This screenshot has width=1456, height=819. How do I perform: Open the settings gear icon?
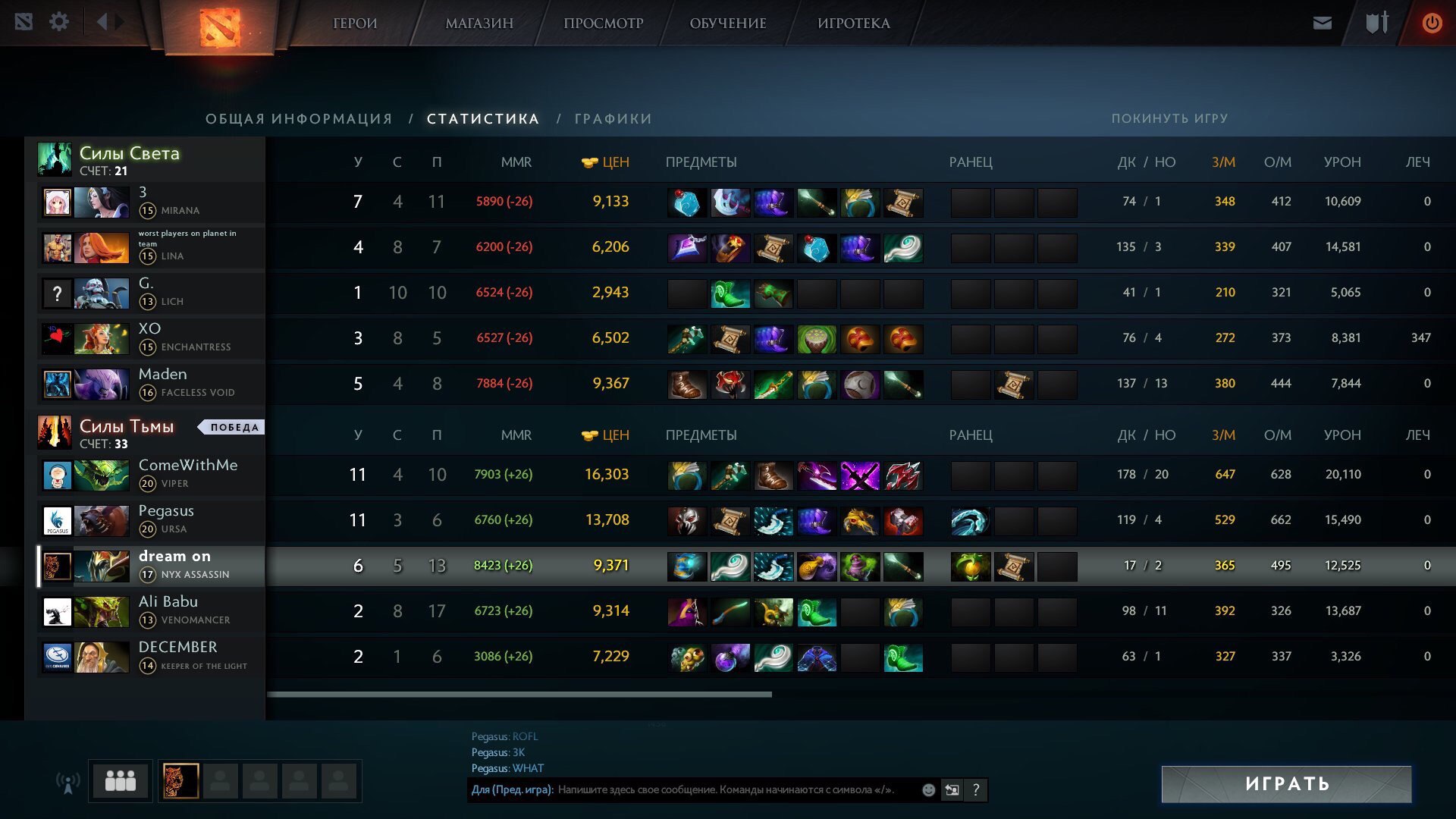coord(59,22)
